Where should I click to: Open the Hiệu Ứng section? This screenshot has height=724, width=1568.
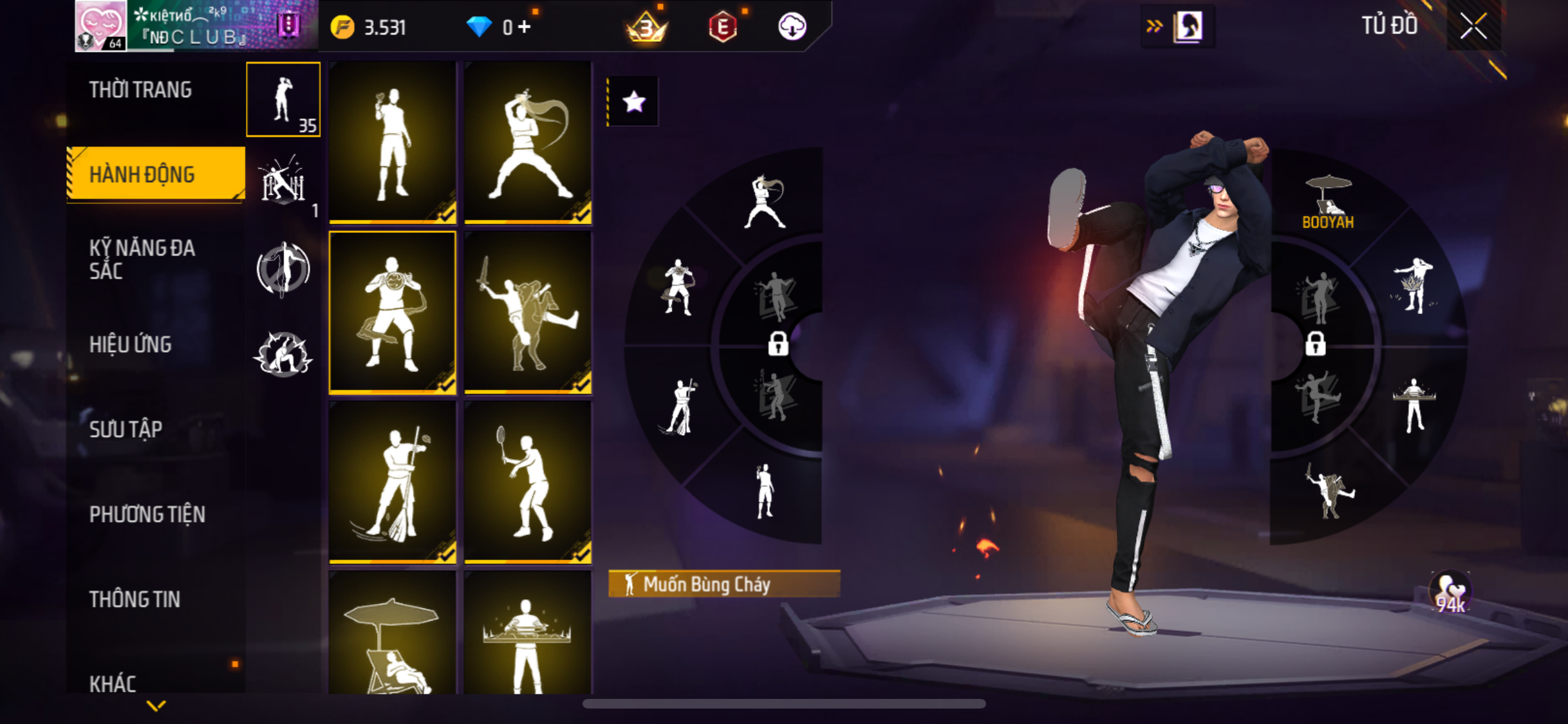tap(131, 345)
